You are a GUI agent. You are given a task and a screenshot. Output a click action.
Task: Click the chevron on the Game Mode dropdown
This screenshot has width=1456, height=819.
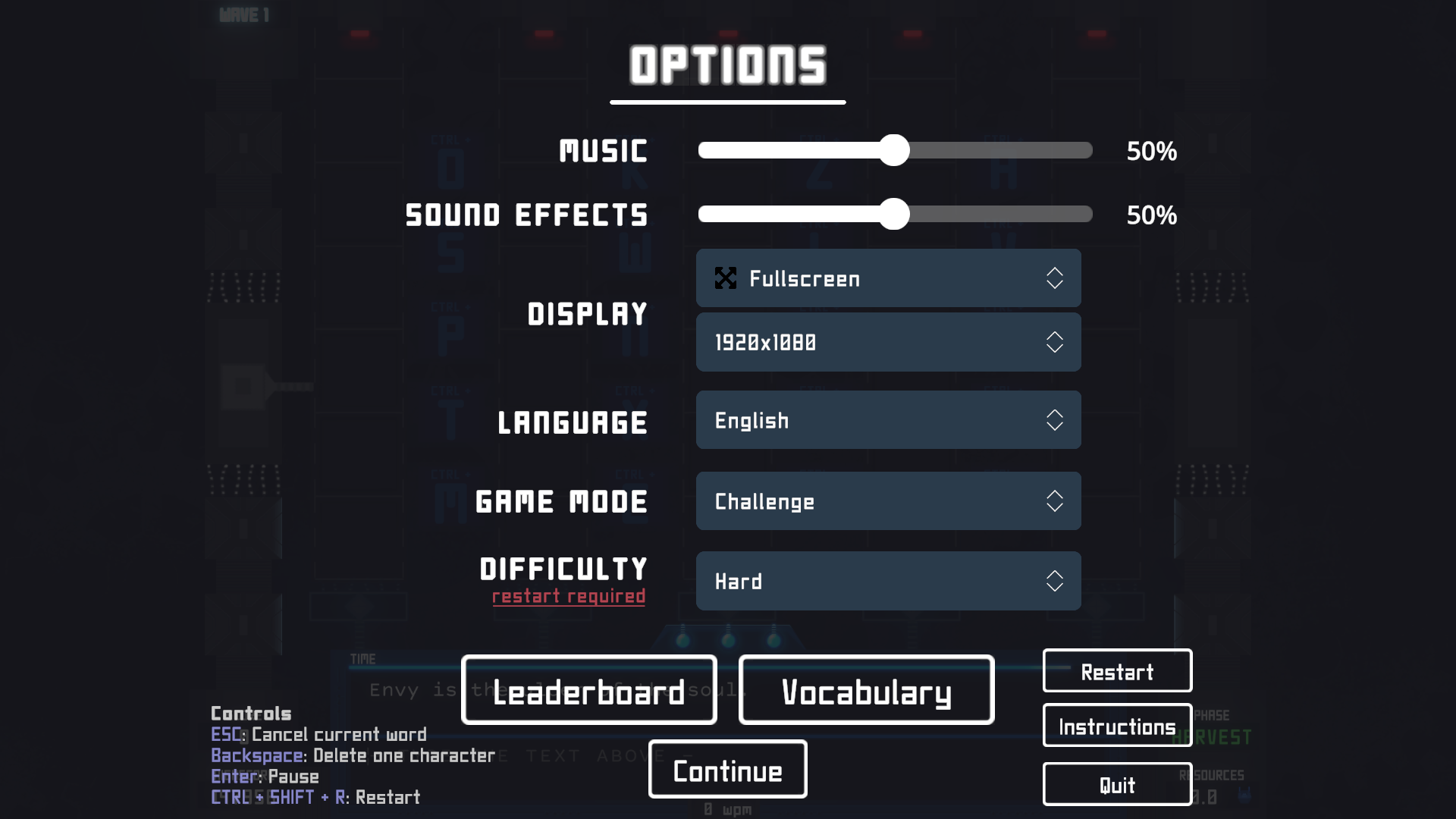(1055, 501)
